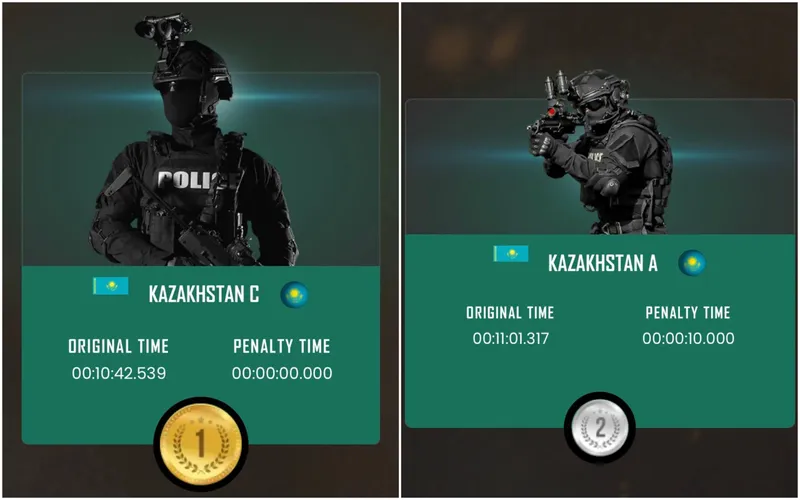Open the round emblem beside Kazakhstan C
The width and height of the screenshot is (800, 500).
pyautogui.click(x=294, y=294)
